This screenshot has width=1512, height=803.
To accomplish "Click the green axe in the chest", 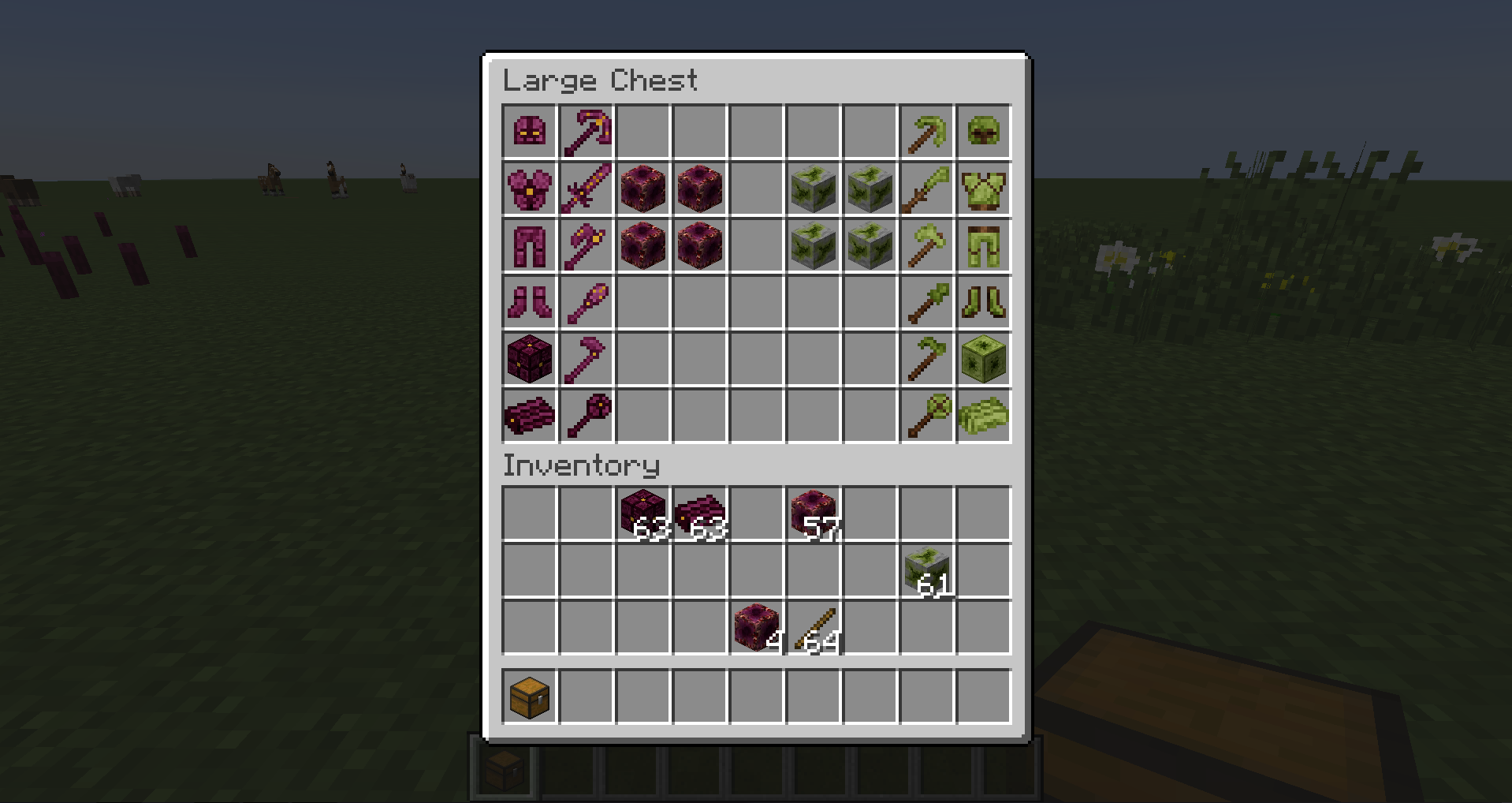I will coord(927,246).
